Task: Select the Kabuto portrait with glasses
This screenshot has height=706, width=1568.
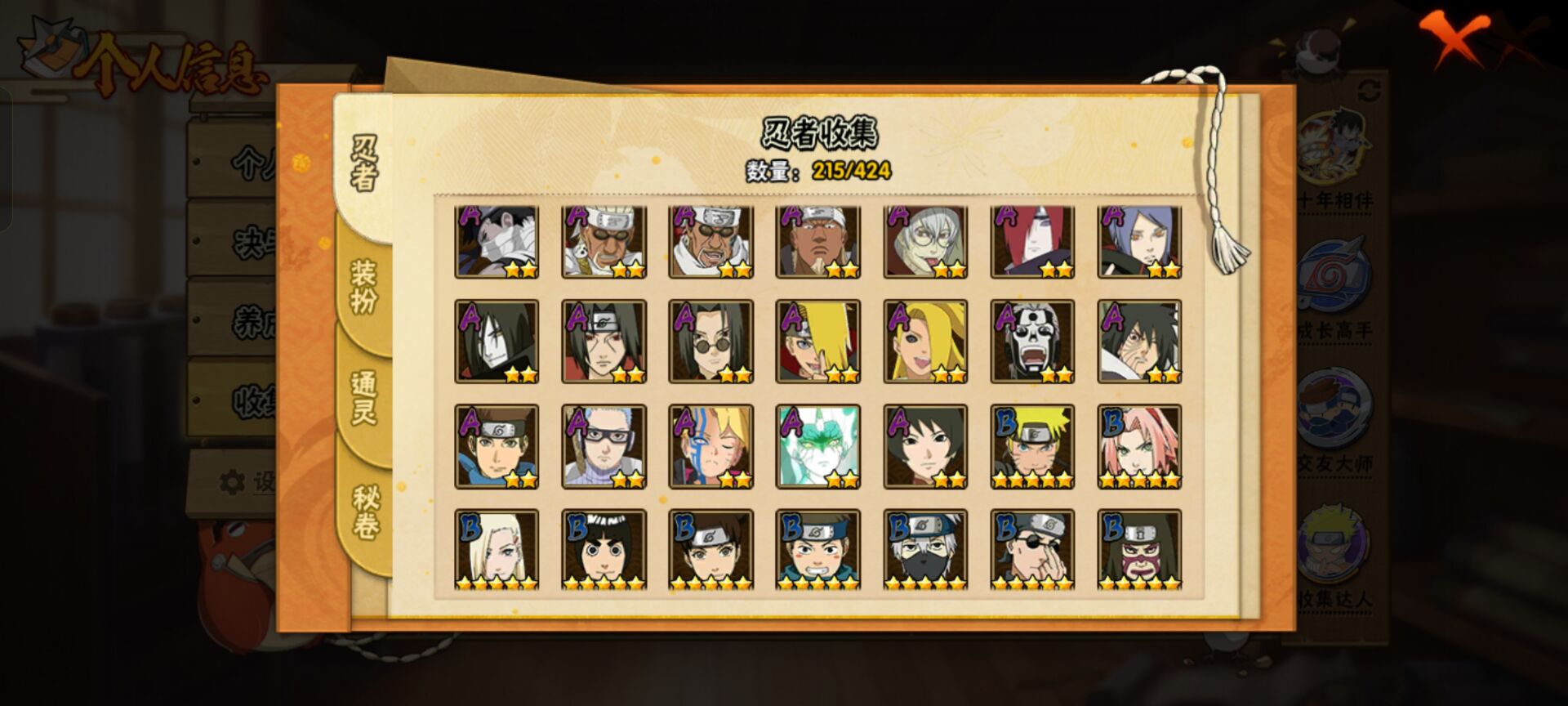Action: (925, 242)
